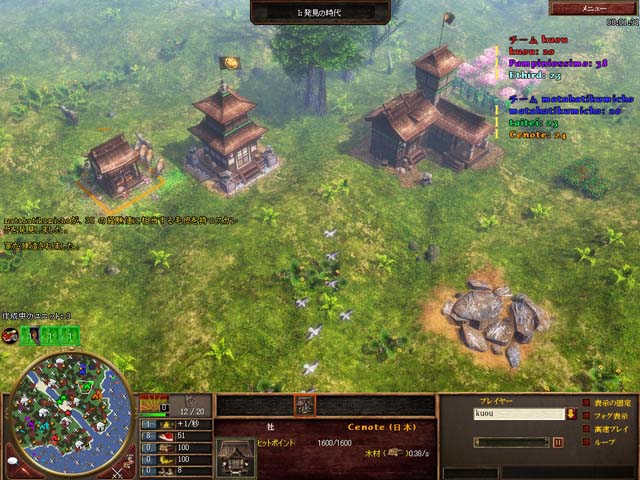Click the red food icon in production queue
640x480 pixels.
point(10,336)
